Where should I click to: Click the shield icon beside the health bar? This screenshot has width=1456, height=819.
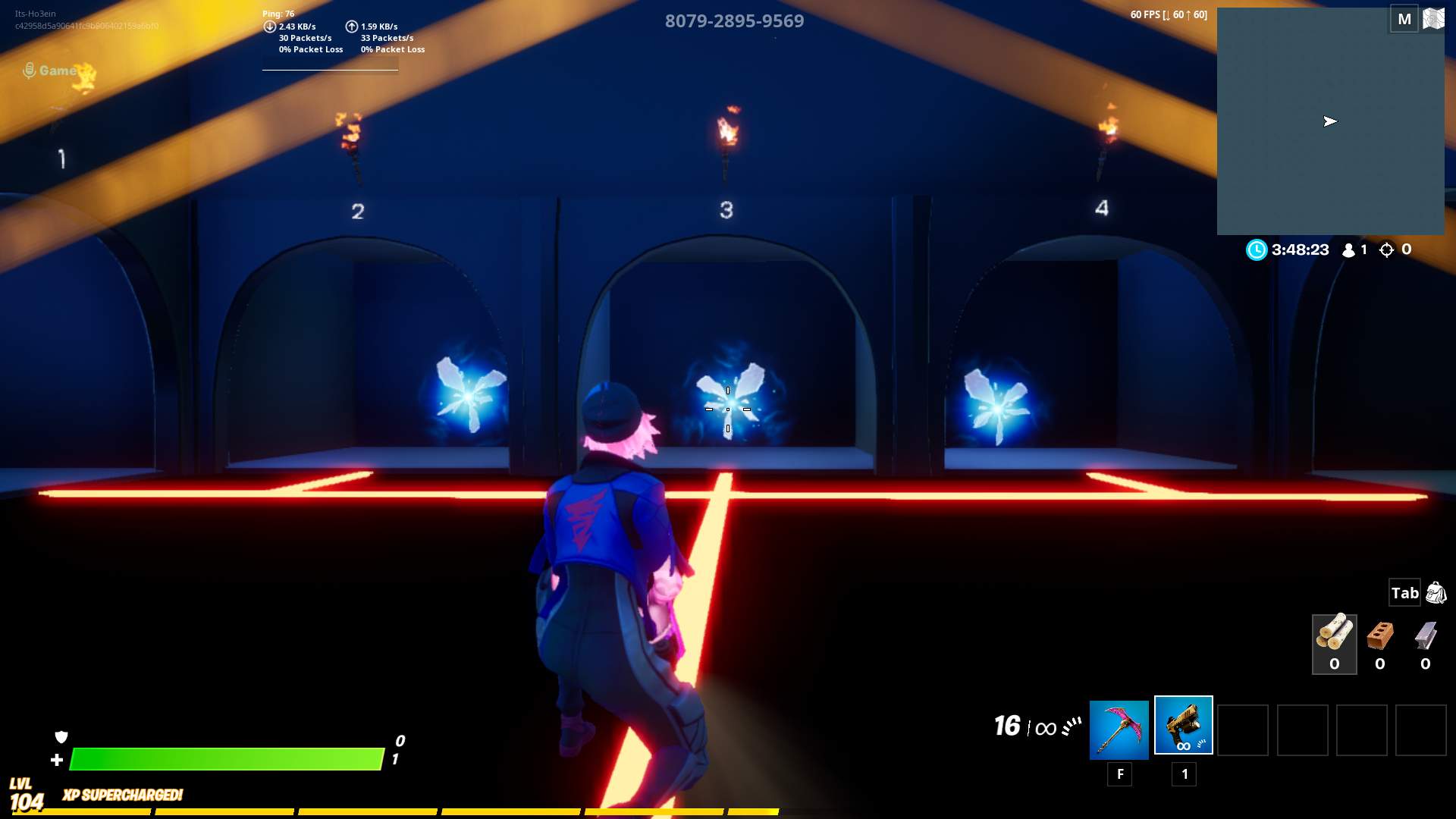pyautogui.click(x=61, y=736)
